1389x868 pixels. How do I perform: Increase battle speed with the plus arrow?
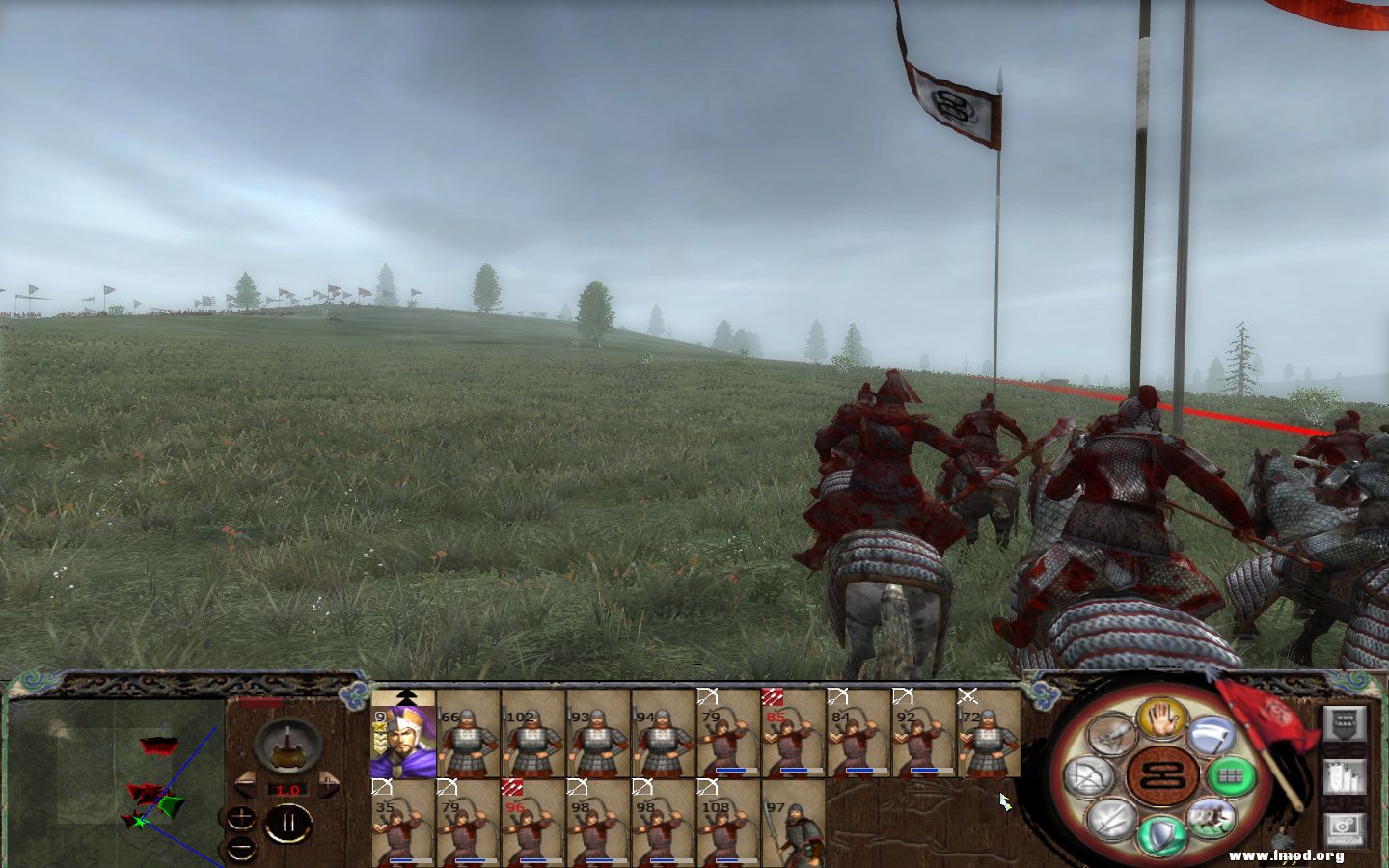[329, 782]
